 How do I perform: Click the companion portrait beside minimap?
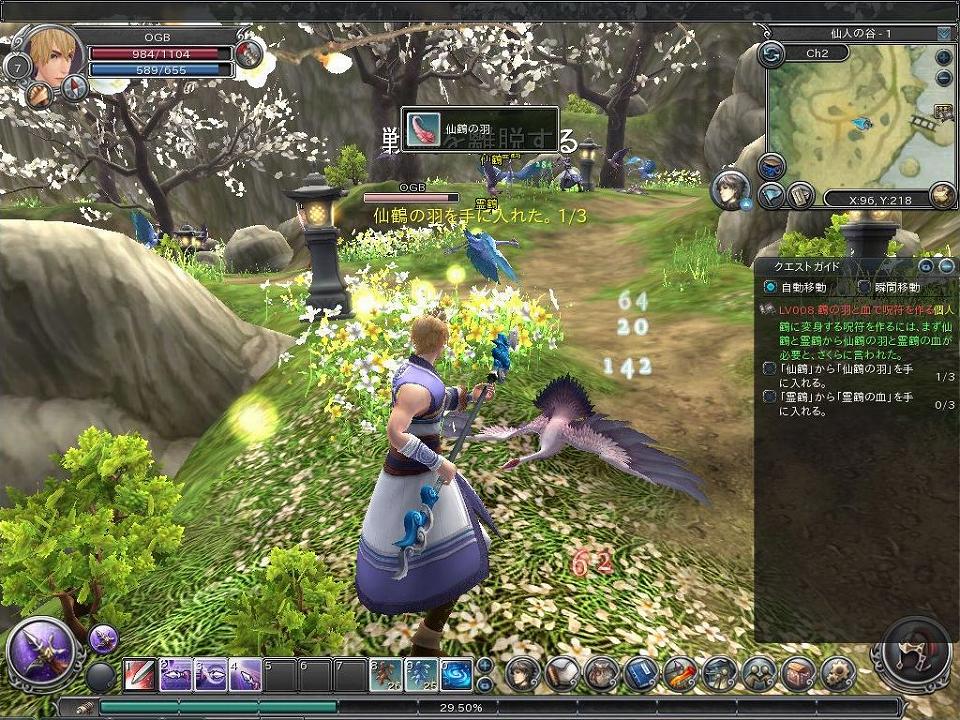click(731, 189)
